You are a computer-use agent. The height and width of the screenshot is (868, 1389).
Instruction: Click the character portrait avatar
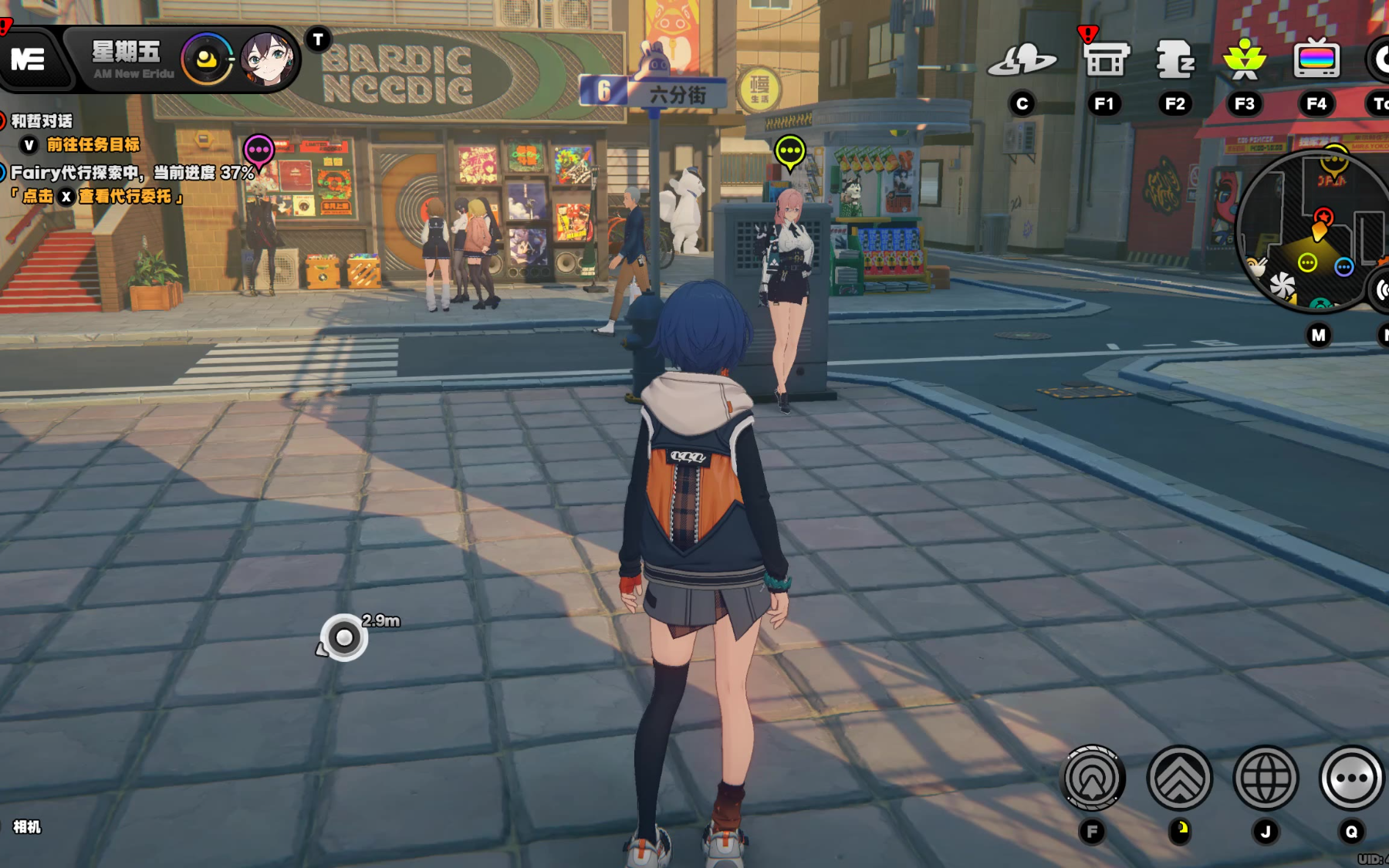coord(267,59)
